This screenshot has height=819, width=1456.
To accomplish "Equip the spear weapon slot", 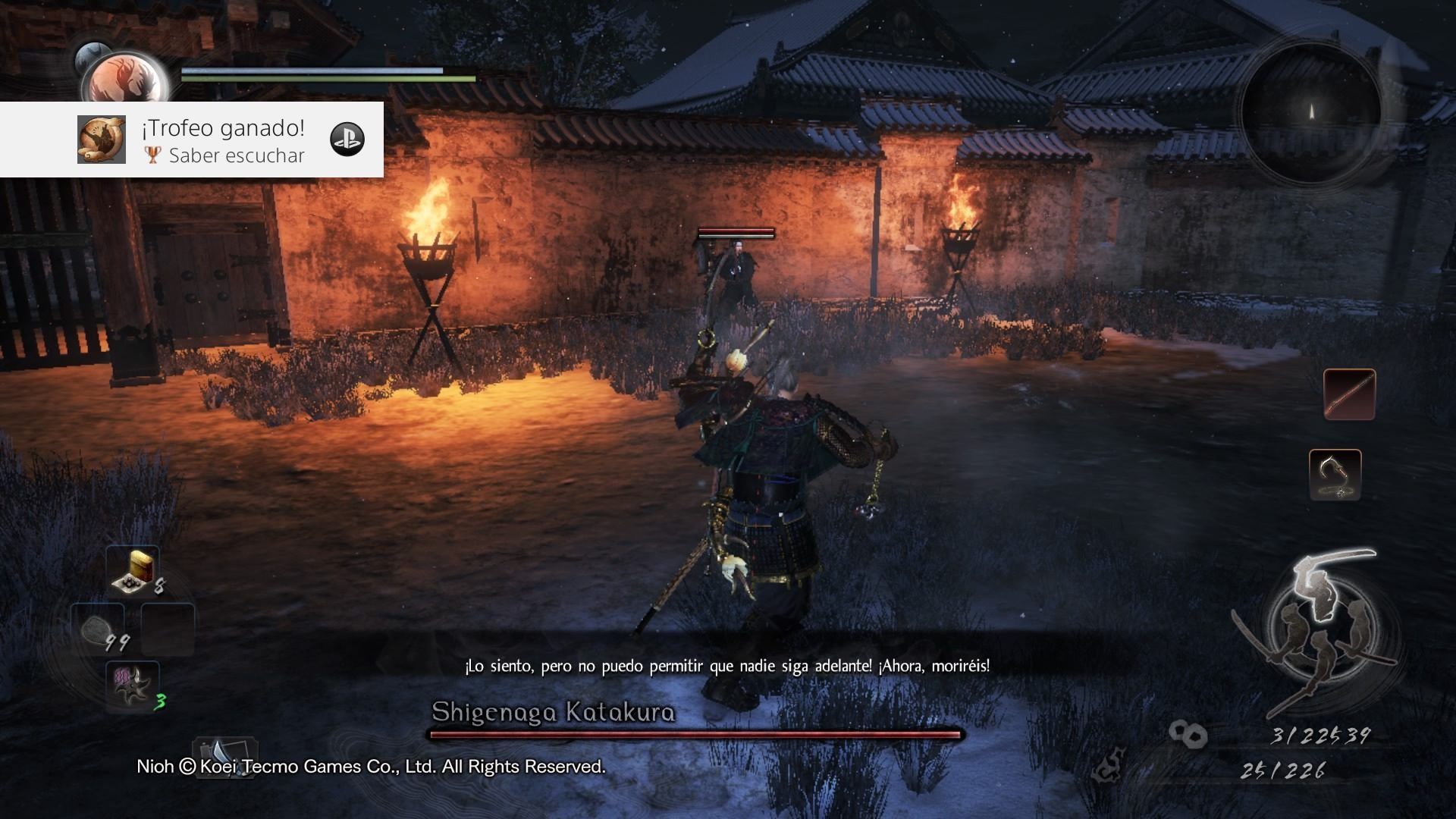I will point(1349,394).
